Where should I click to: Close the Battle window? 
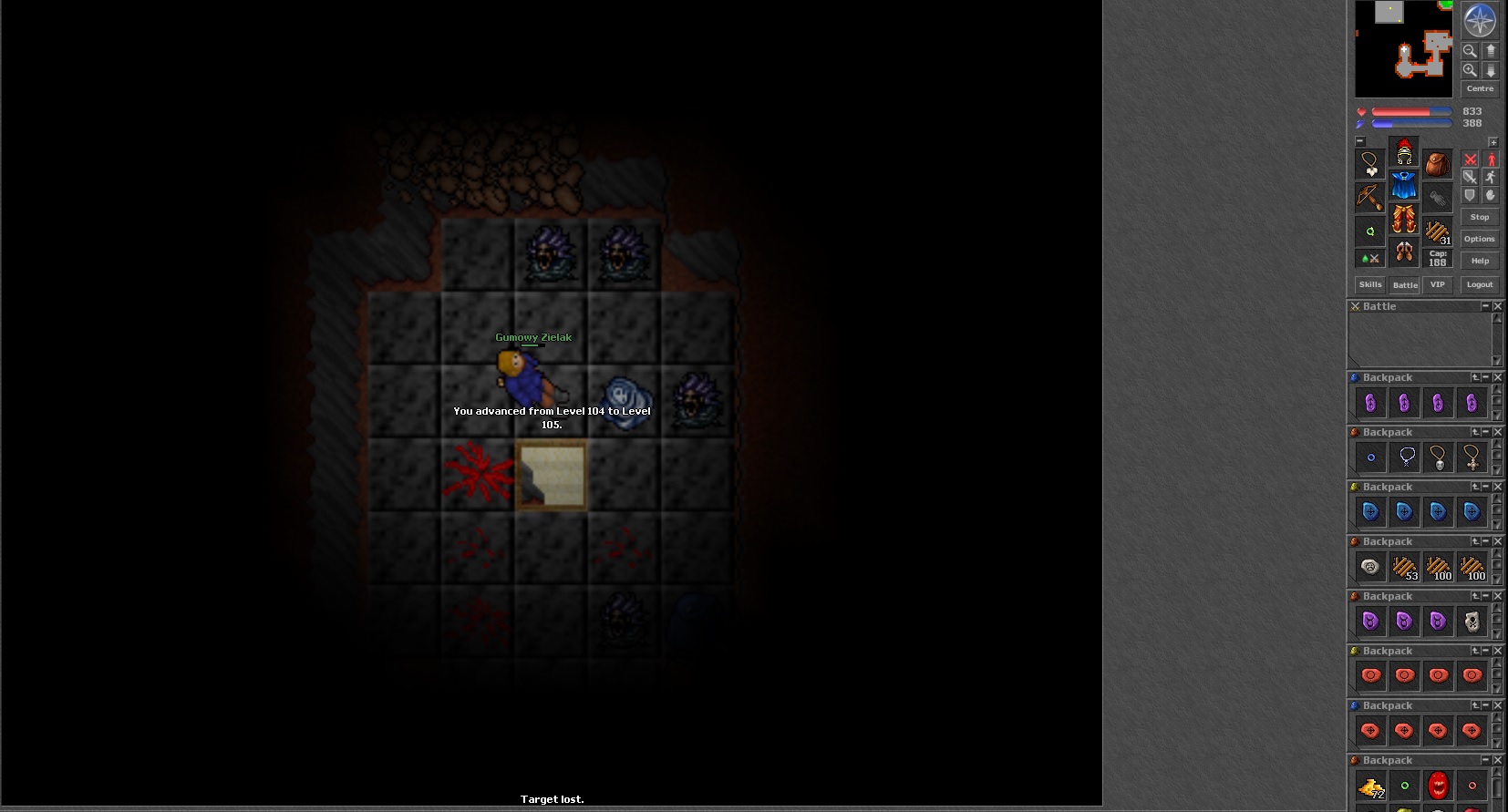(x=1497, y=306)
